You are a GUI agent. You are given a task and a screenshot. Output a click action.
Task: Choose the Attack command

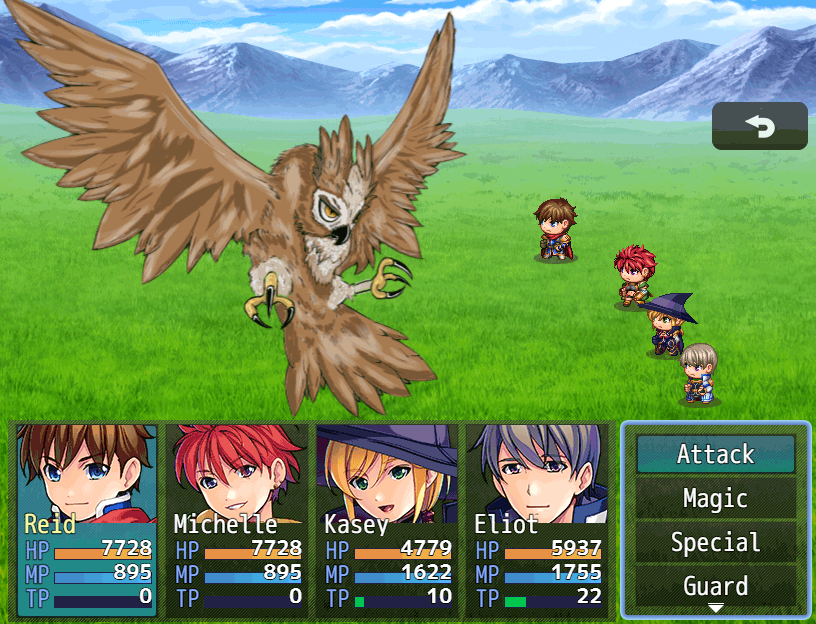[x=715, y=454]
